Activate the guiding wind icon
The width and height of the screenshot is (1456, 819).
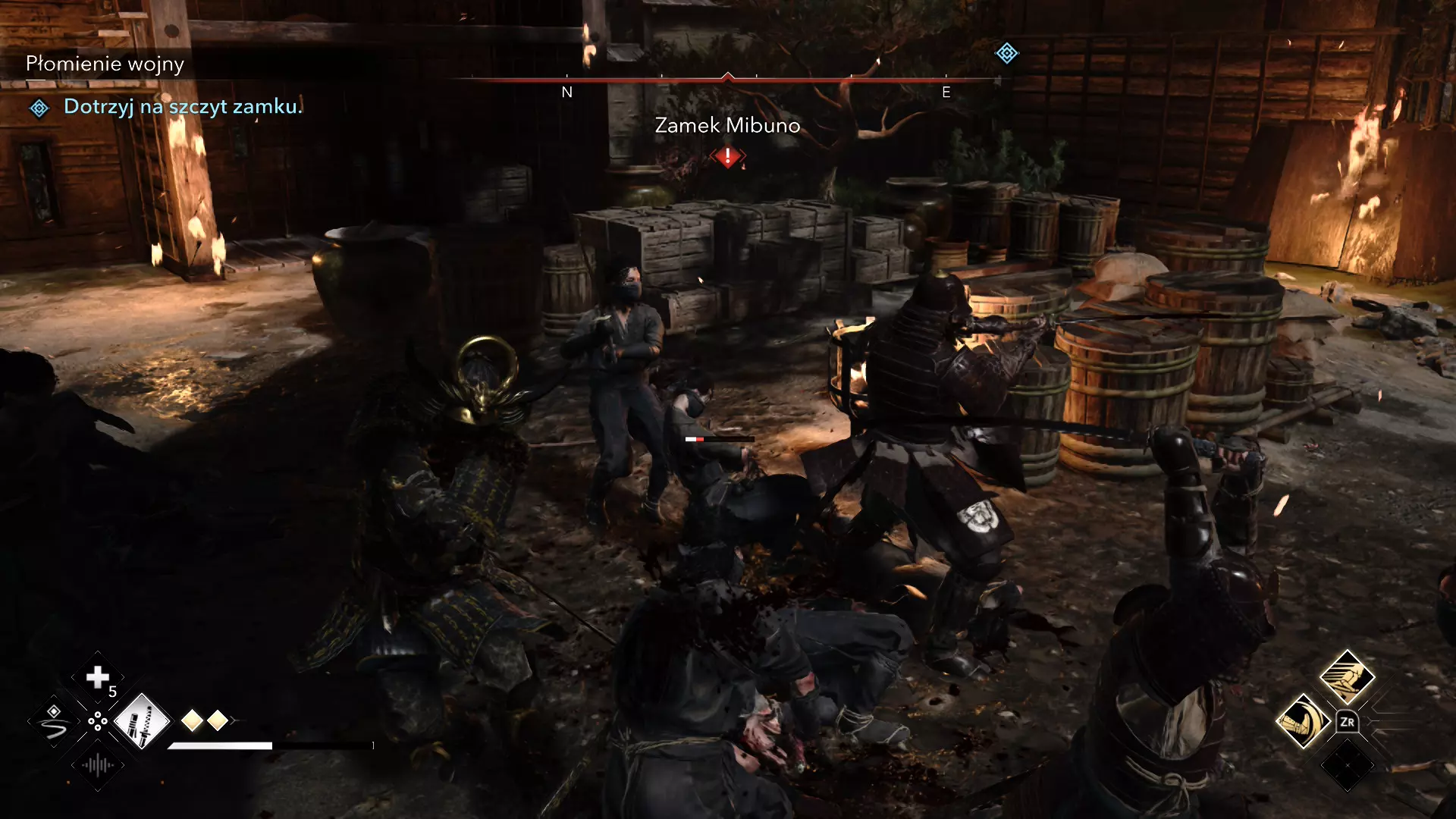pyautogui.click(x=54, y=722)
